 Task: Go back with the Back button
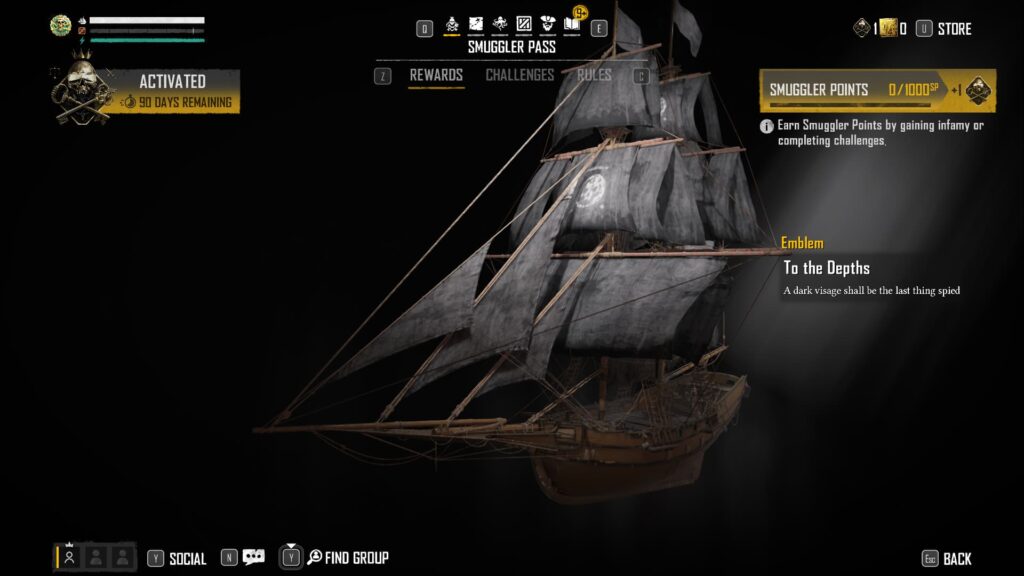coord(956,559)
